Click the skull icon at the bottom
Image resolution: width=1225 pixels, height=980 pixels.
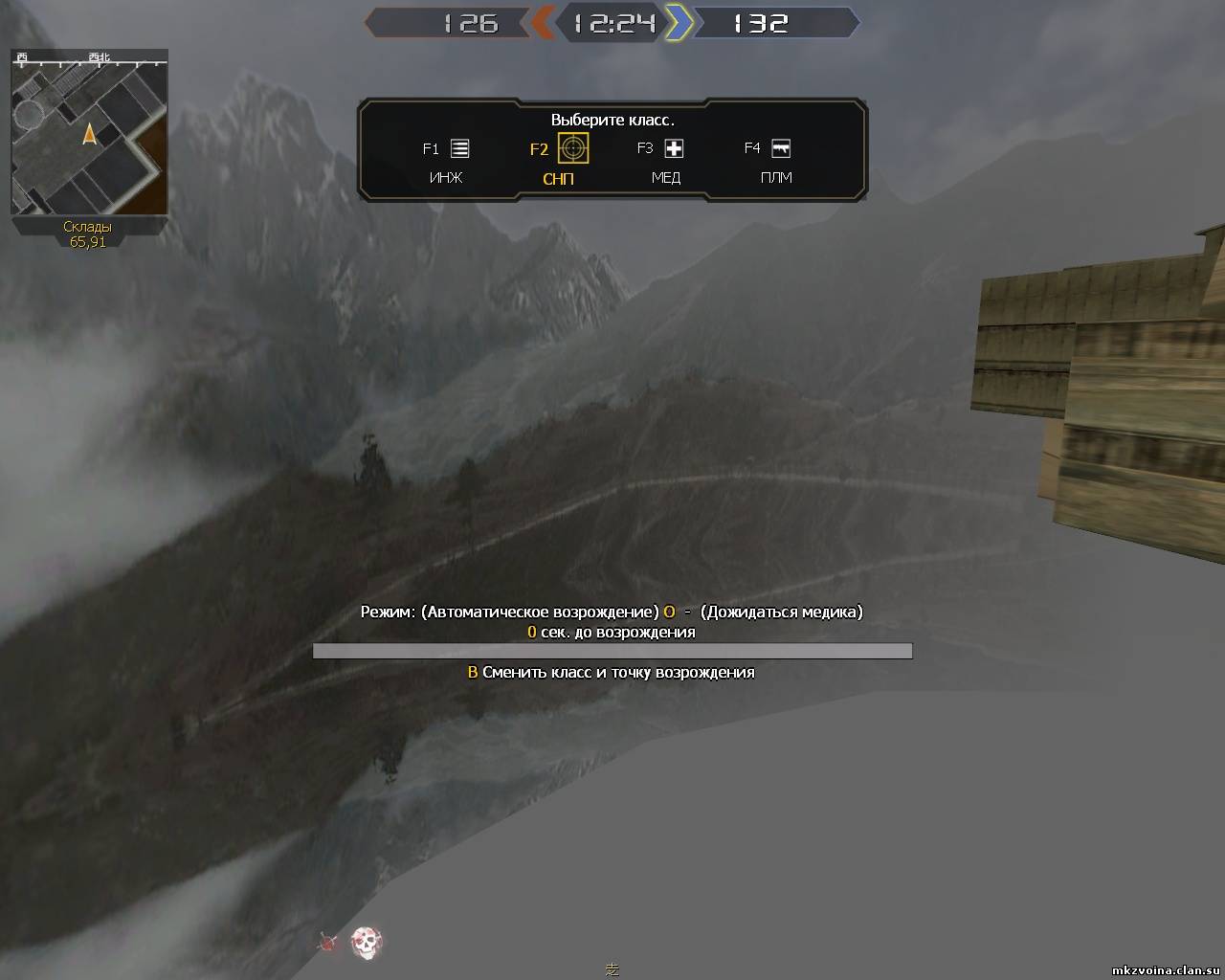point(366,943)
